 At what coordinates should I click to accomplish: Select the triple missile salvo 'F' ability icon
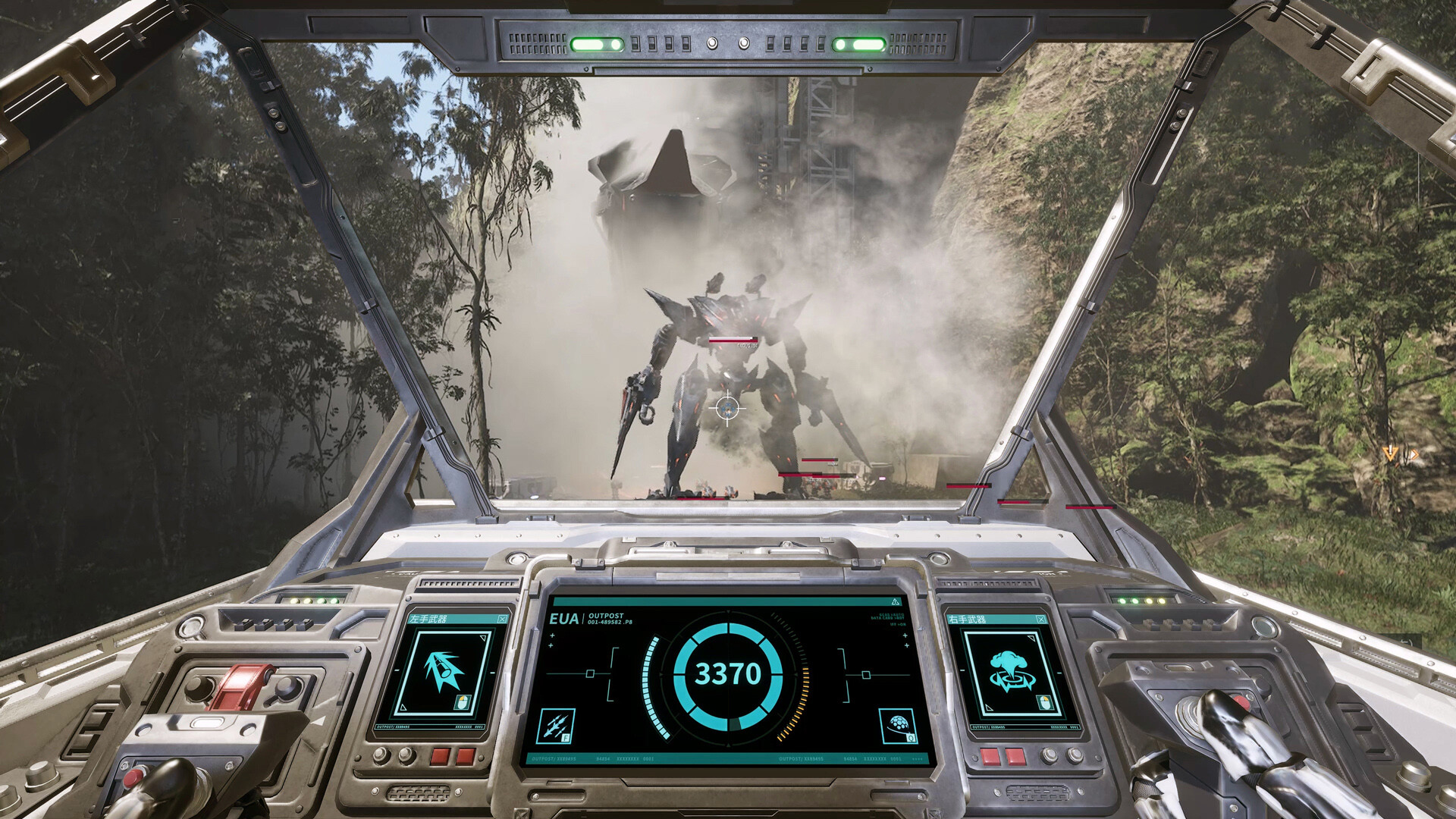556,726
